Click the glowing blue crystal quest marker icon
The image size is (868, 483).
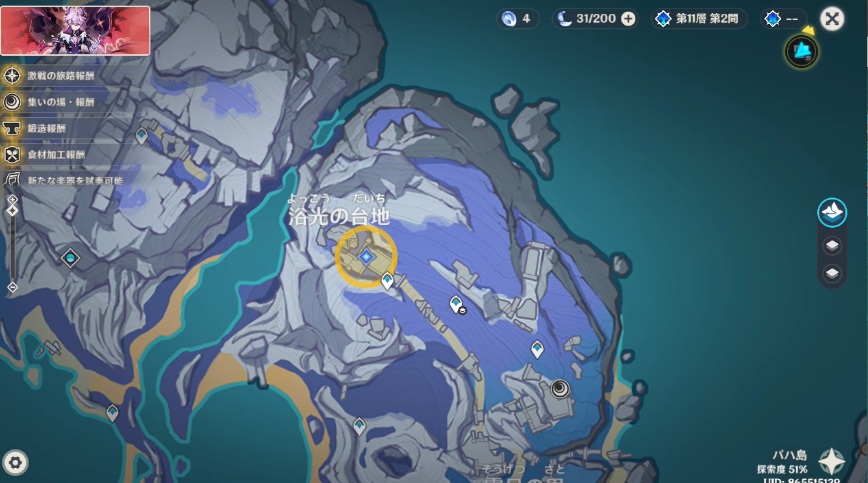pos(800,51)
